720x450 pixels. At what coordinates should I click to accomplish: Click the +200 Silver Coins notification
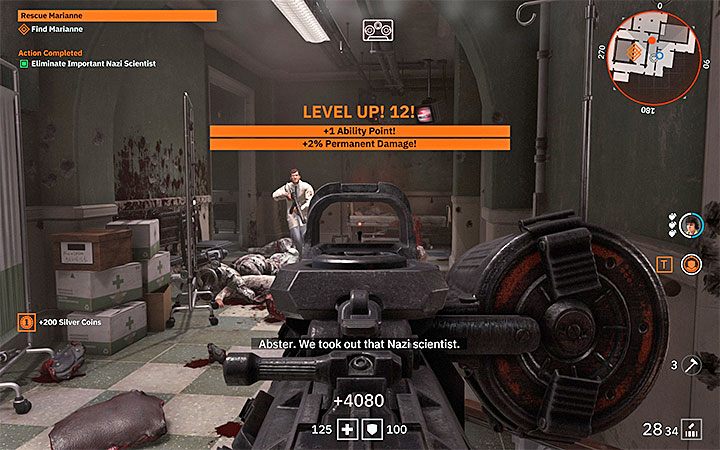(x=62, y=324)
